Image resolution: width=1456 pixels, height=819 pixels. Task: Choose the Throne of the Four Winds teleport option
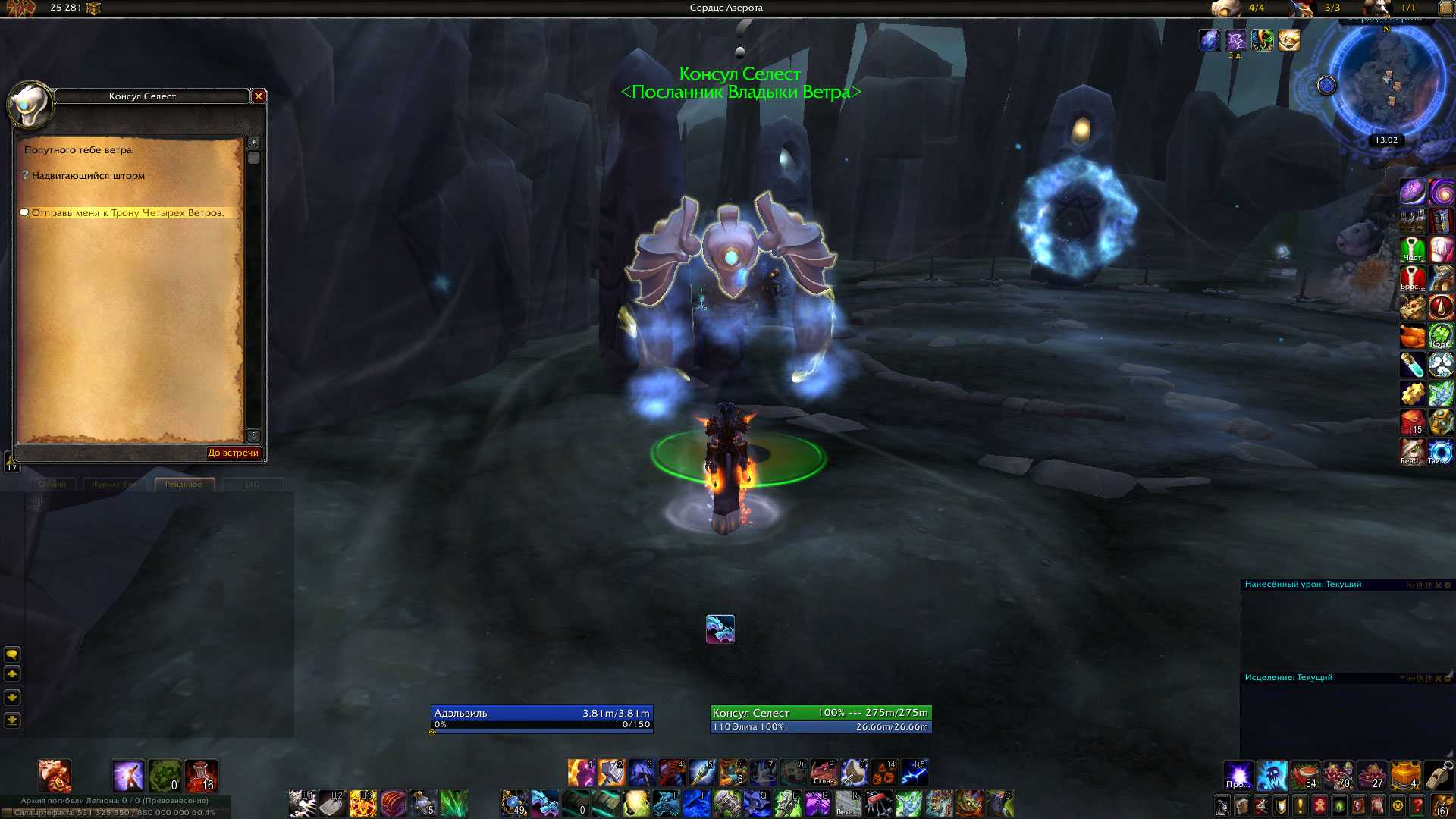click(127, 213)
